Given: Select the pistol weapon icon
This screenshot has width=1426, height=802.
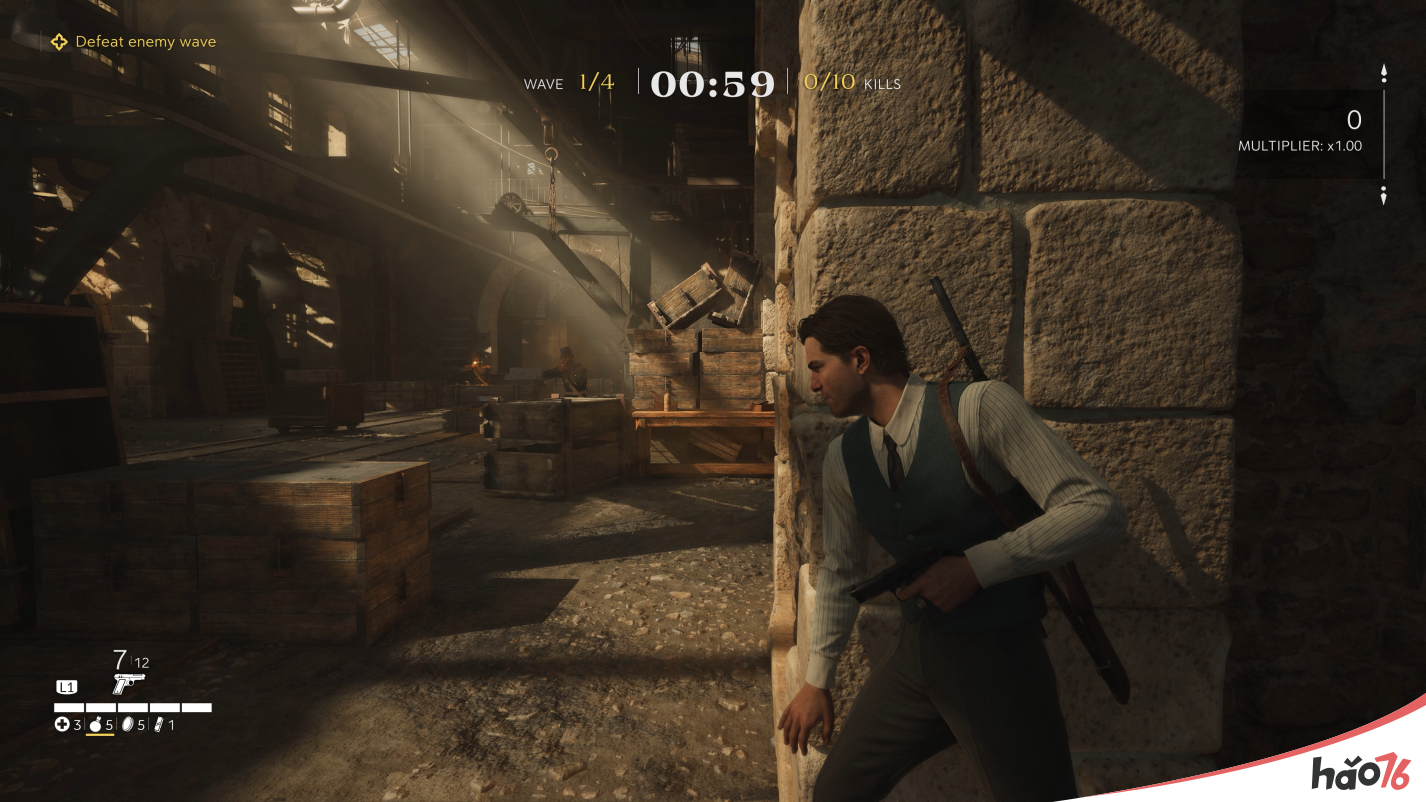Looking at the screenshot, I should 129,683.
